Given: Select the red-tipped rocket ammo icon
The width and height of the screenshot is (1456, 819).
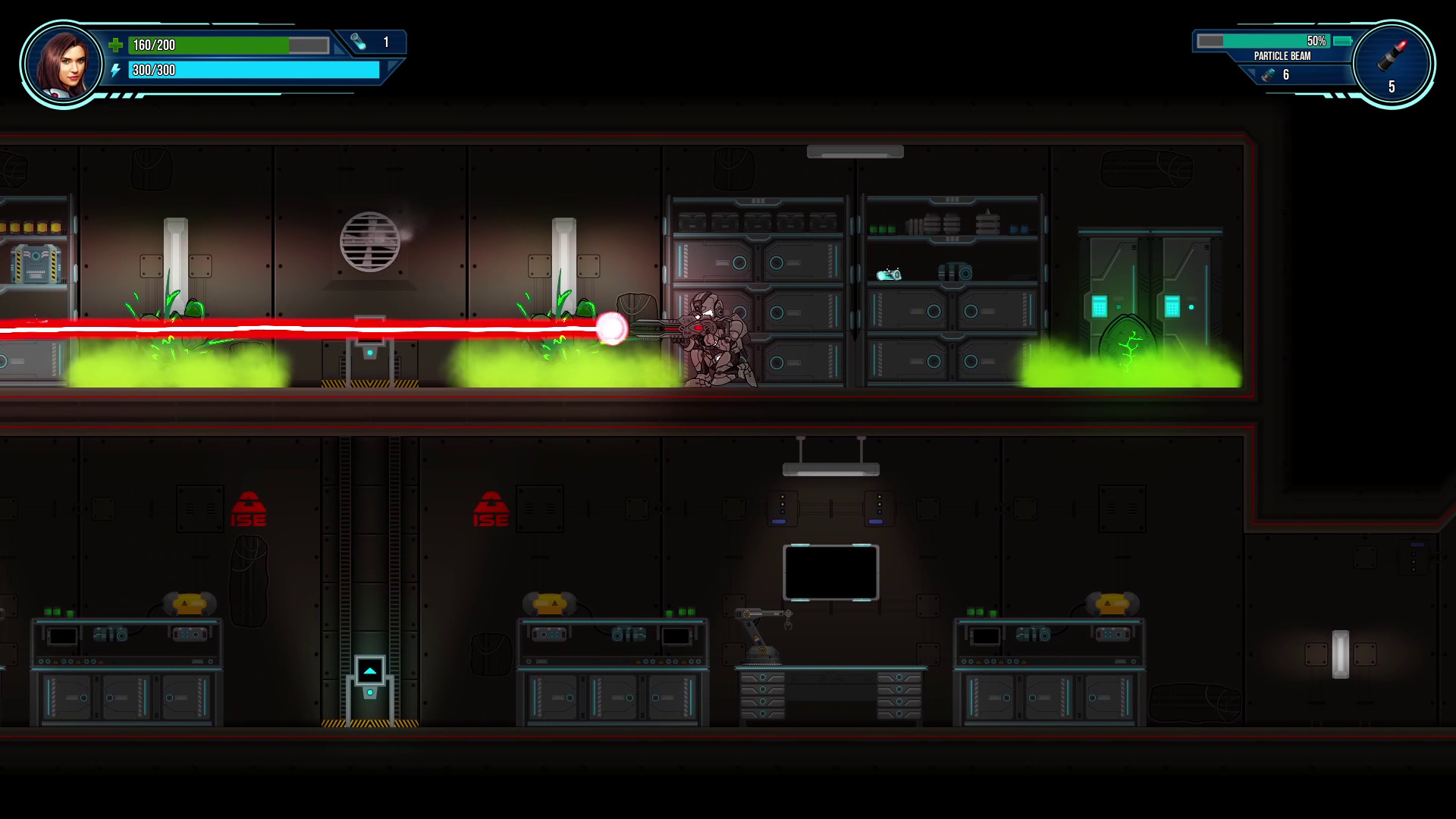Looking at the screenshot, I should coord(1395,58).
